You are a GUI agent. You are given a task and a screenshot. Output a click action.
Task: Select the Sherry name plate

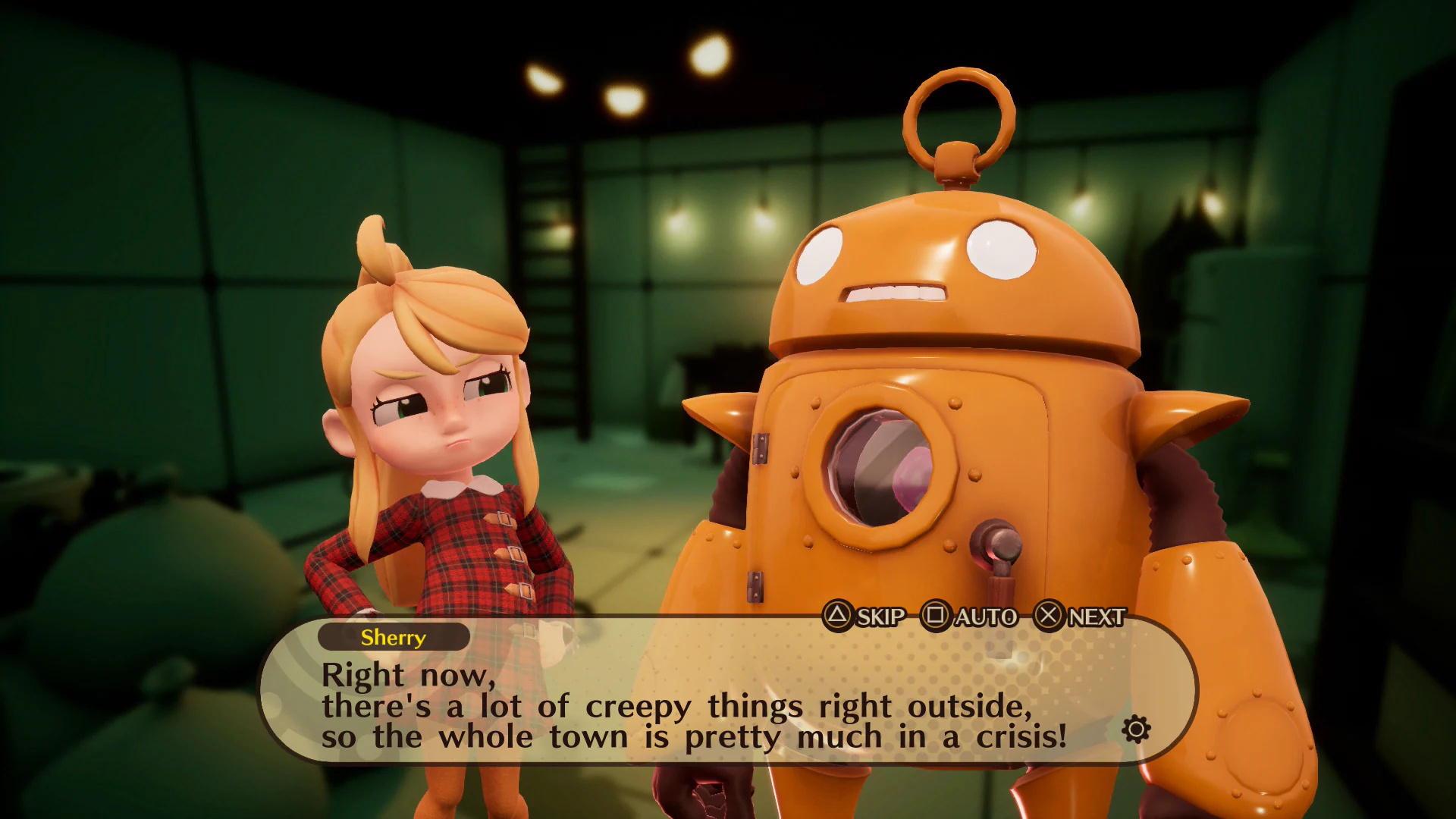(x=394, y=638)
